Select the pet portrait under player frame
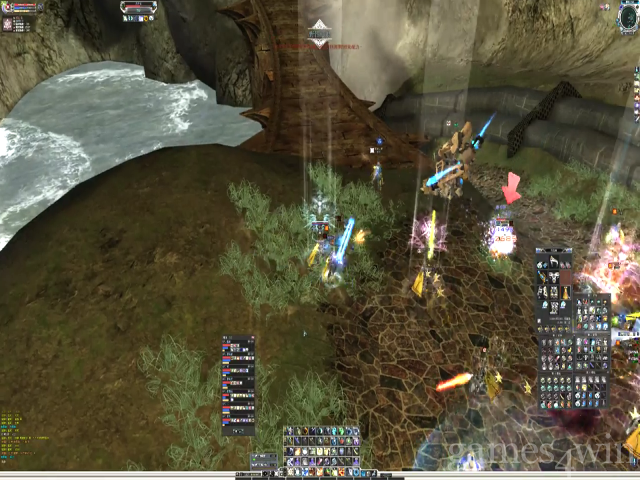Viewport: 640px width, 480px height. click(x=9, y=23)
